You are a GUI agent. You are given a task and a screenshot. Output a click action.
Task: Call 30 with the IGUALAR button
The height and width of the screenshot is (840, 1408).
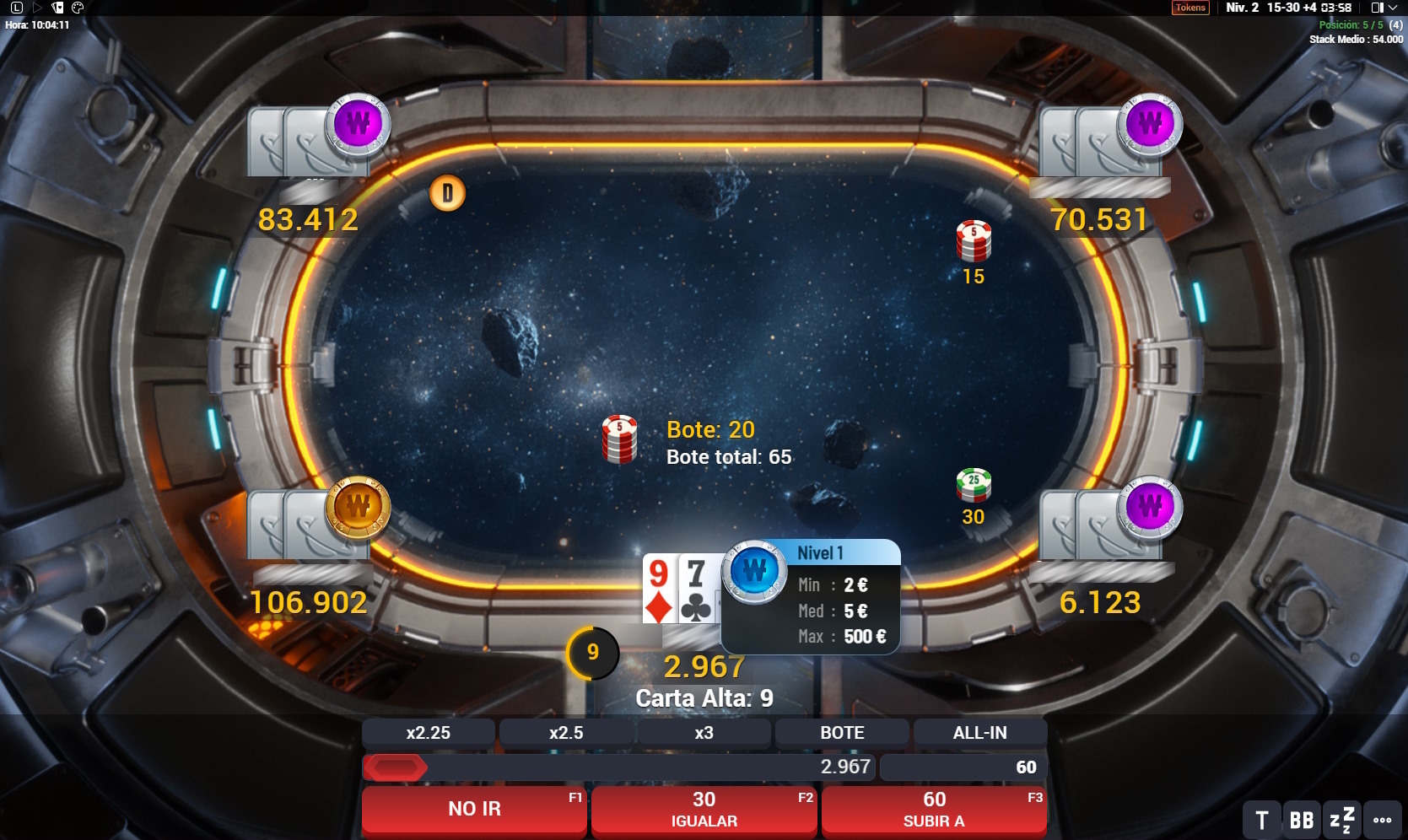704,808
